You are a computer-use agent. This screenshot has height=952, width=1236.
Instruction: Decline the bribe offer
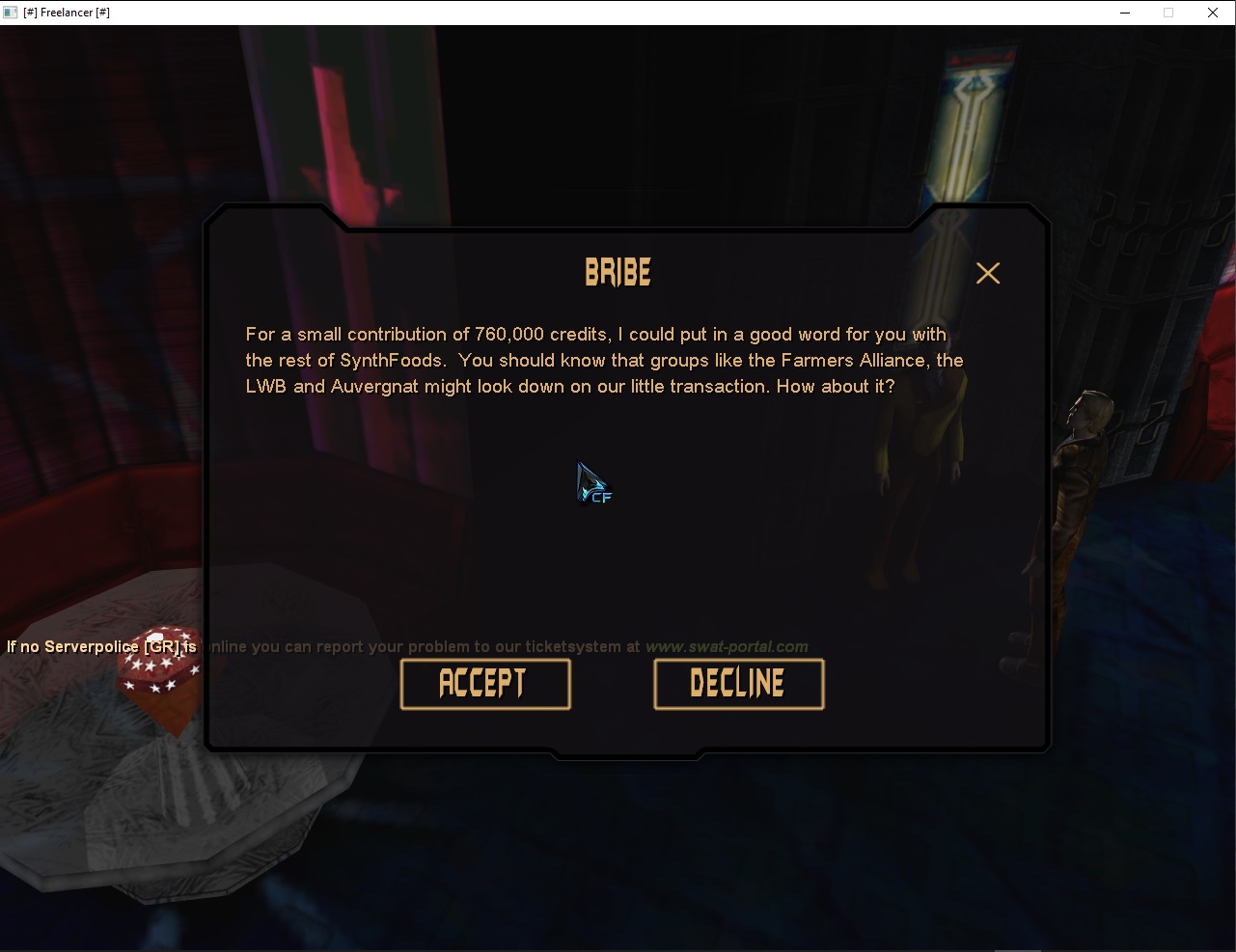[738, 684]
